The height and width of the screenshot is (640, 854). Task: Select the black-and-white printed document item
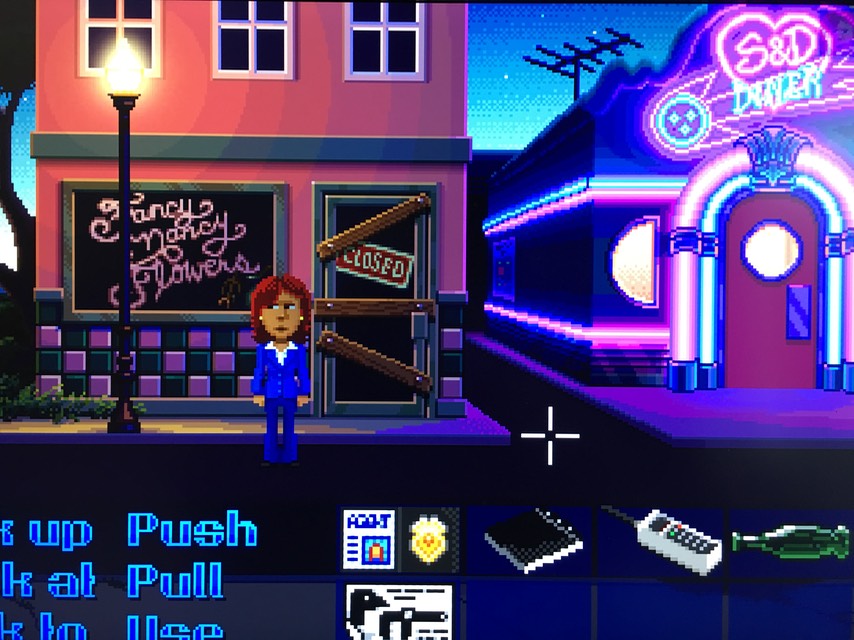(x=399, y=612)
